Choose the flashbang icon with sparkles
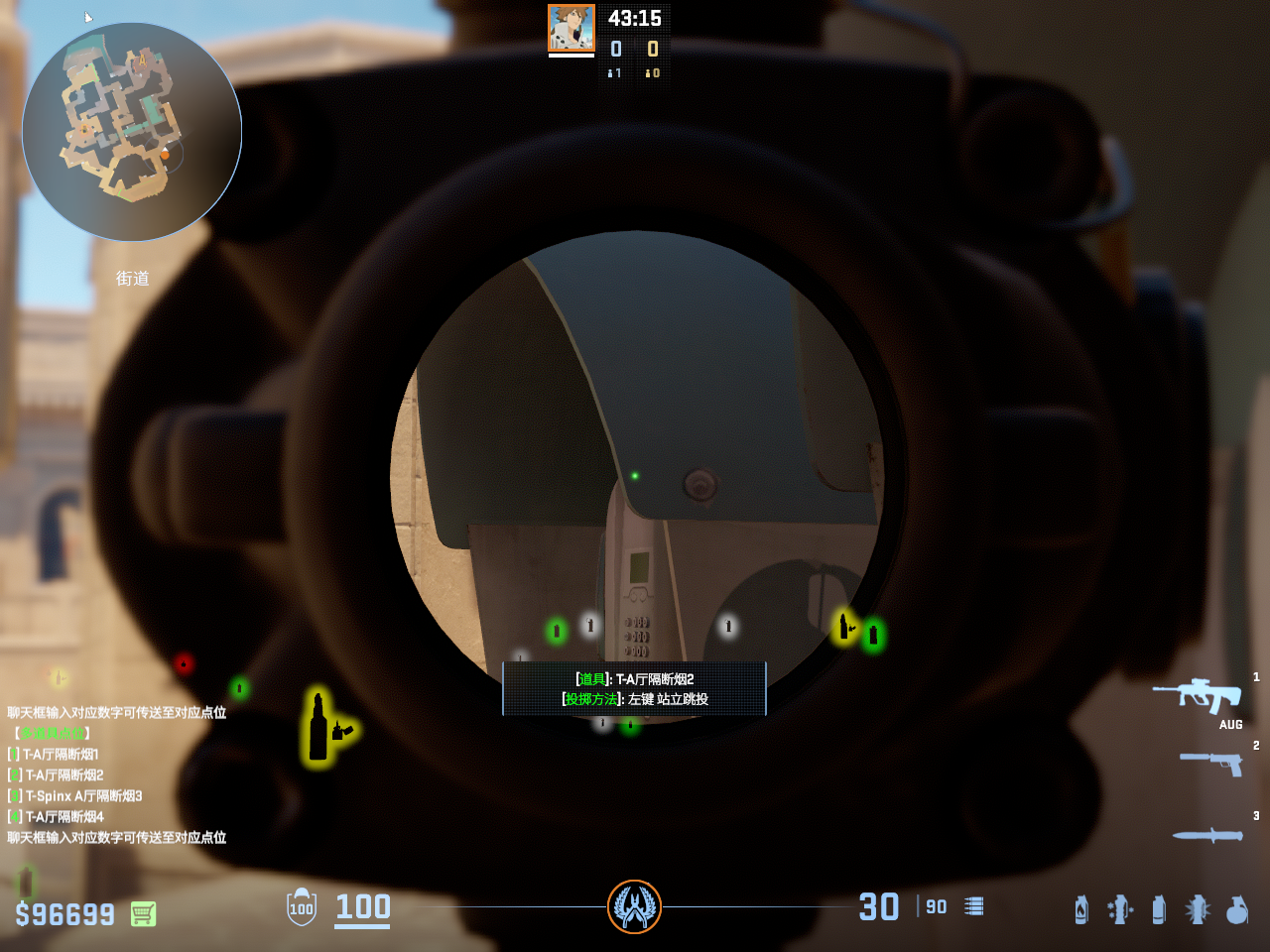The image size is (1270, 952). 1120,909
